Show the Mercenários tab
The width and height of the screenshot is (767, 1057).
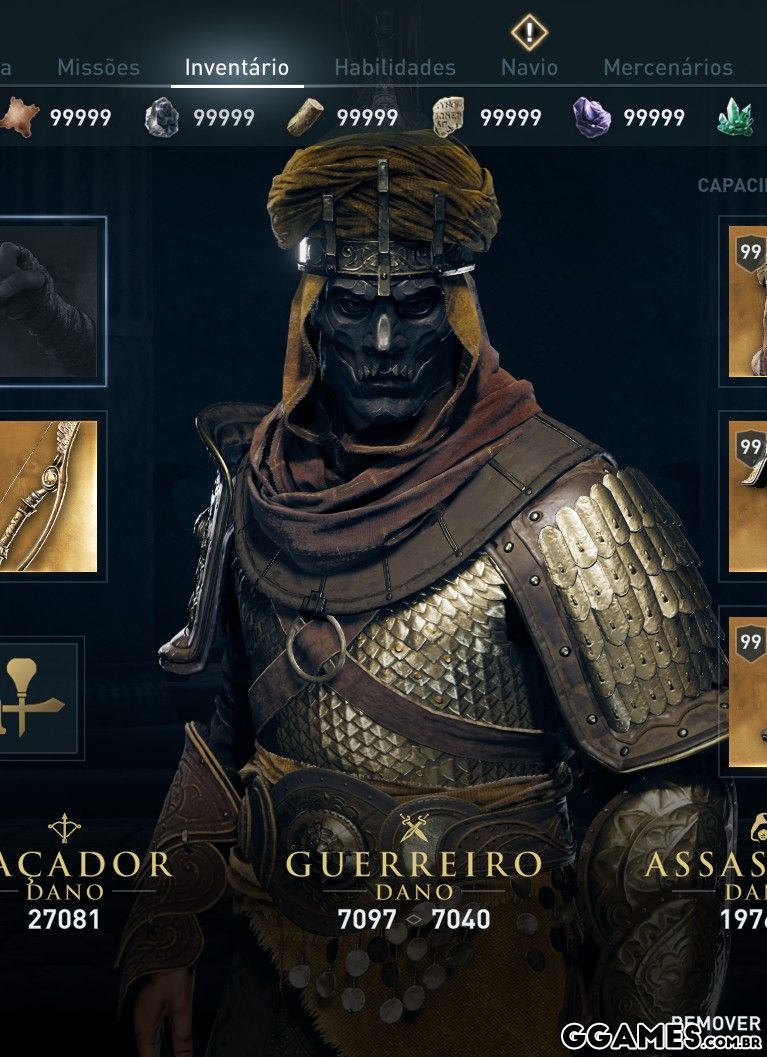(x=667, y=68)
